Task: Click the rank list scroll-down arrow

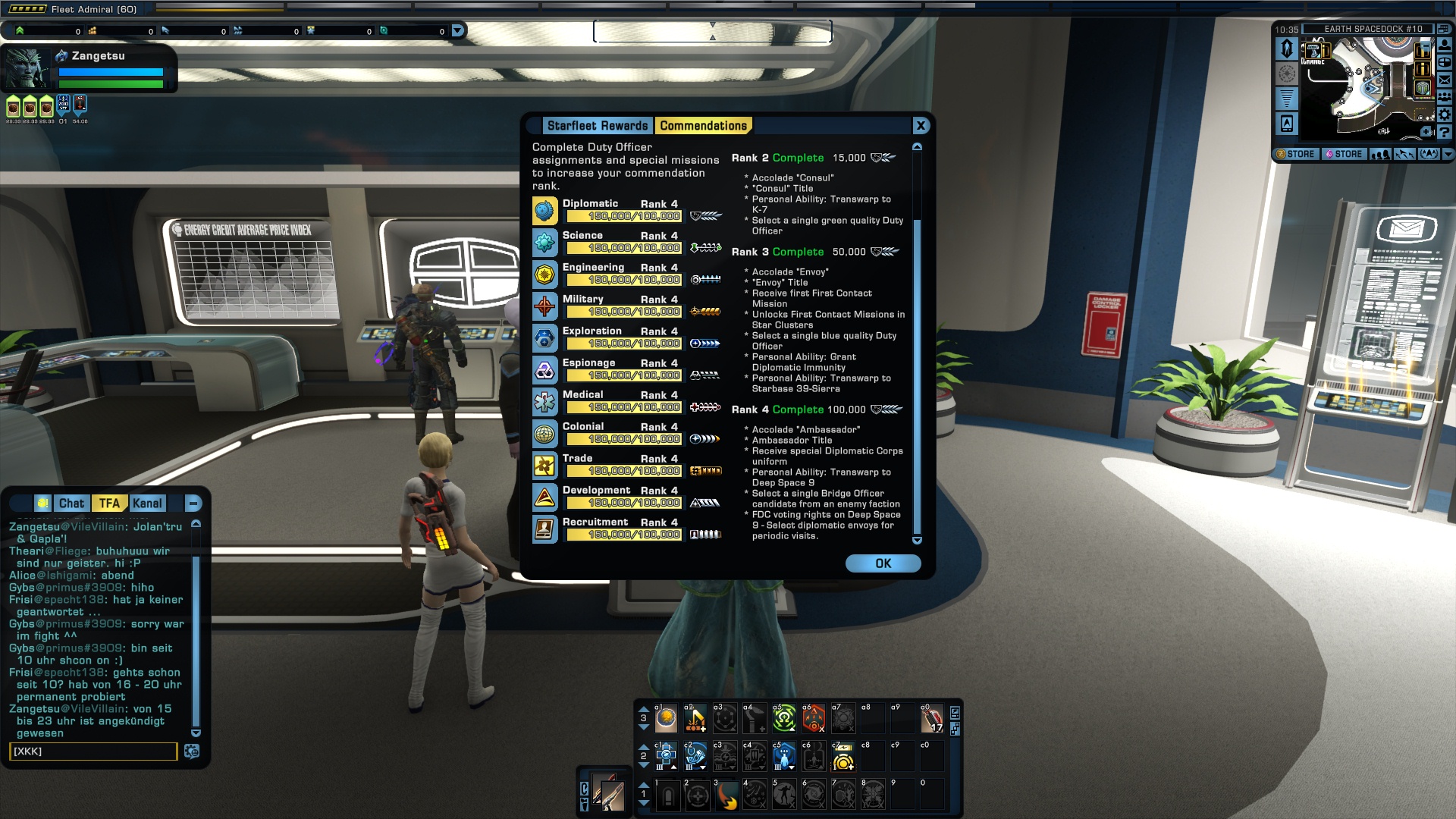Action: tap(917, 541)
